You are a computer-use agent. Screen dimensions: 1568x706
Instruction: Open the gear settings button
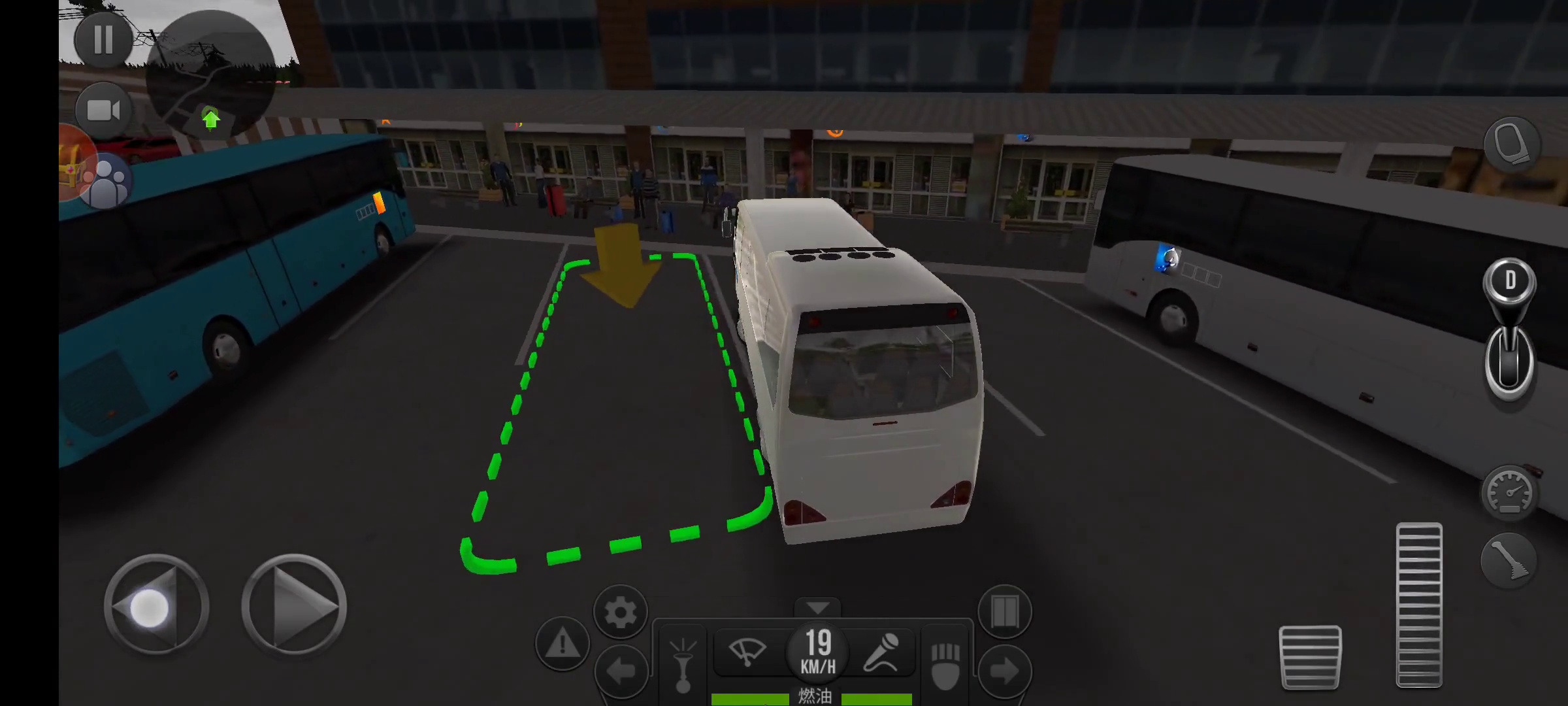[620, 612]
